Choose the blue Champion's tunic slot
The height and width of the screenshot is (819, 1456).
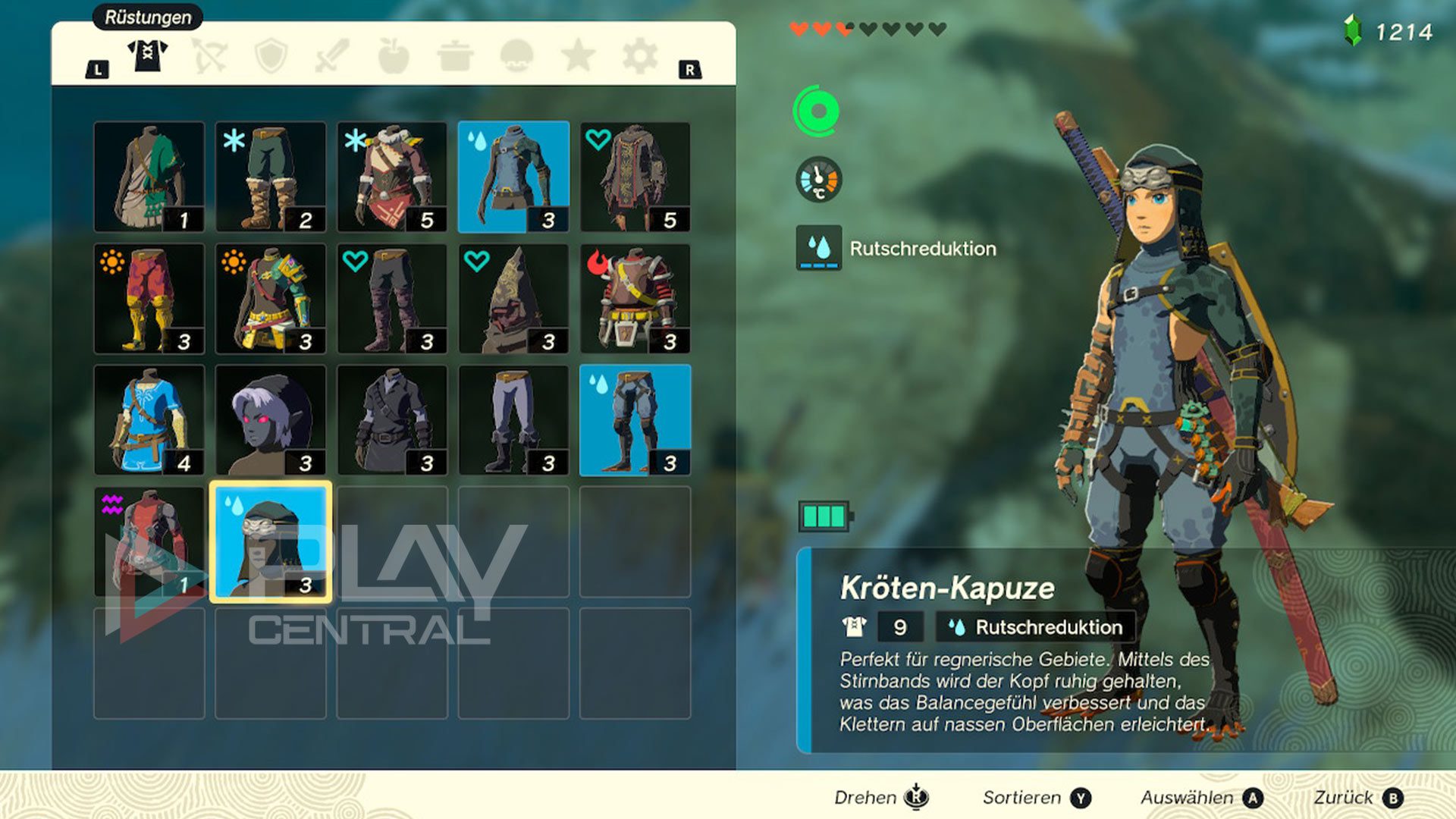click(x=149, y=420)
